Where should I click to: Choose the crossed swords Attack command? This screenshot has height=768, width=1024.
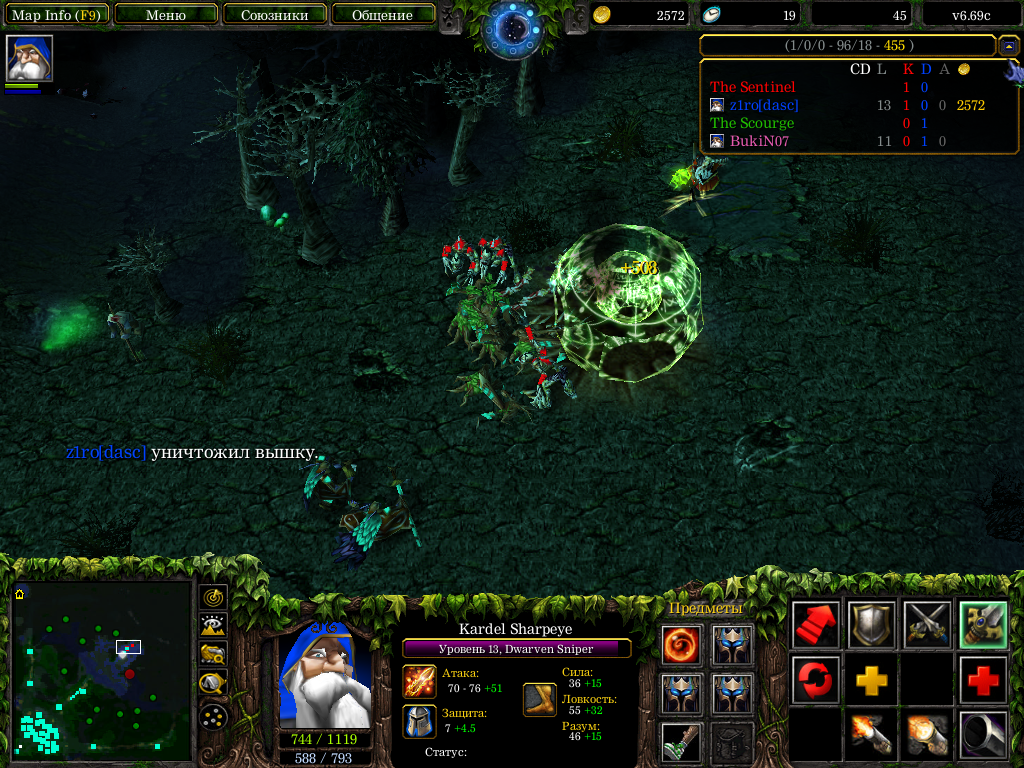click(x=927, y=625)
